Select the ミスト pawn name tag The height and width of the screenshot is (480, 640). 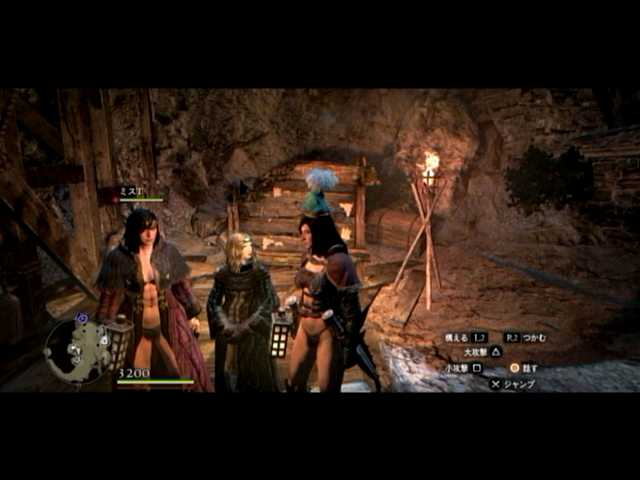click(132, 191)
